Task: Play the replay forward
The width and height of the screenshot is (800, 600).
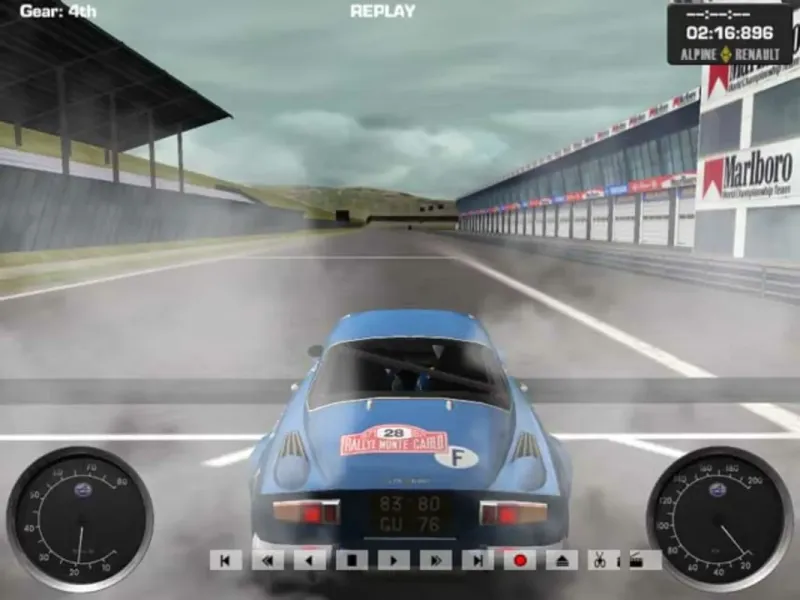Action: point(394,560)
